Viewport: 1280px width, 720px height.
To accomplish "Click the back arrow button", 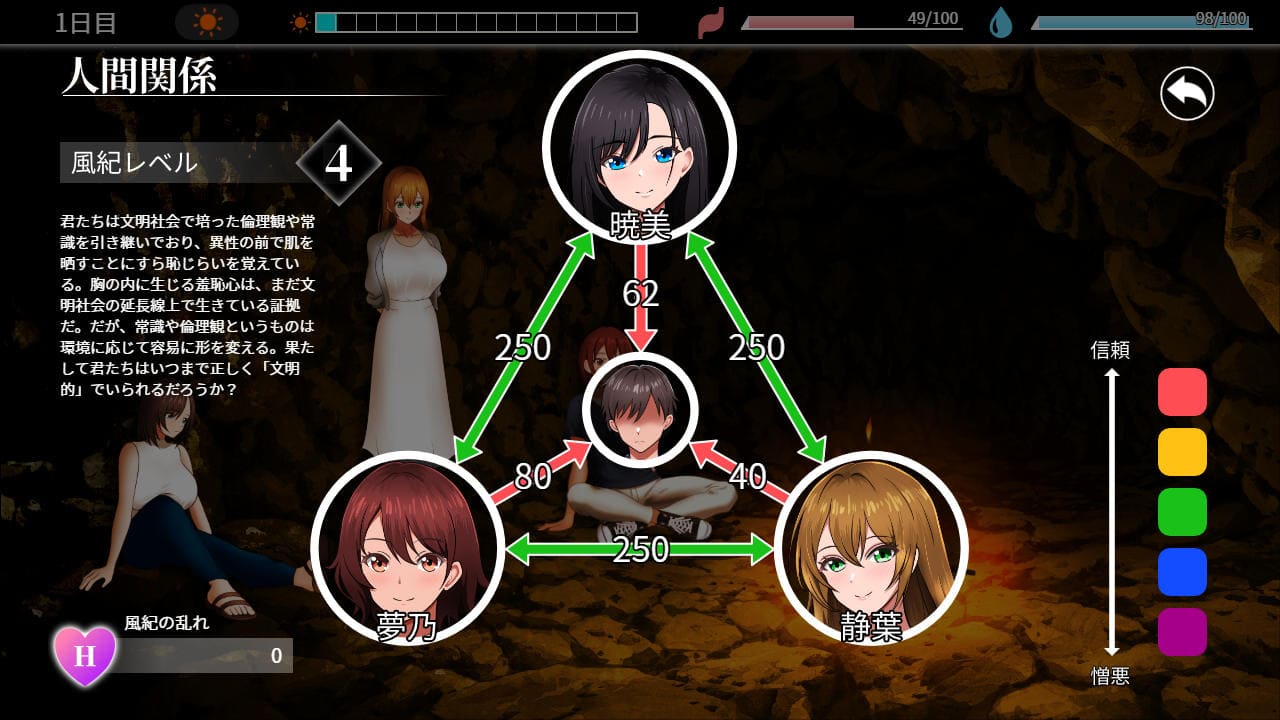I will coord(1187,95).
